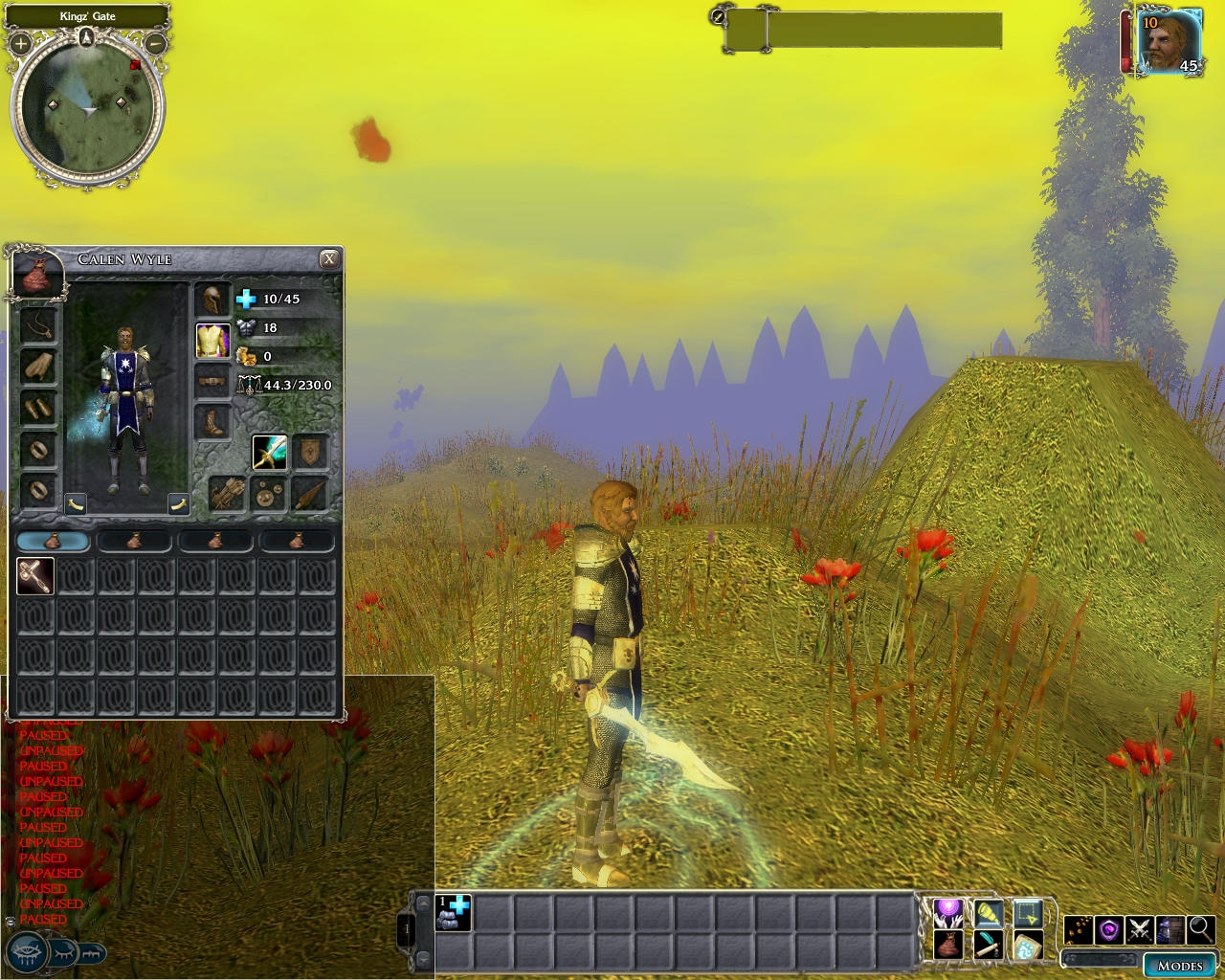Activate the crossed swords combat mode icon
This screenshot has width=1225, height=980.
point(1139,929)
